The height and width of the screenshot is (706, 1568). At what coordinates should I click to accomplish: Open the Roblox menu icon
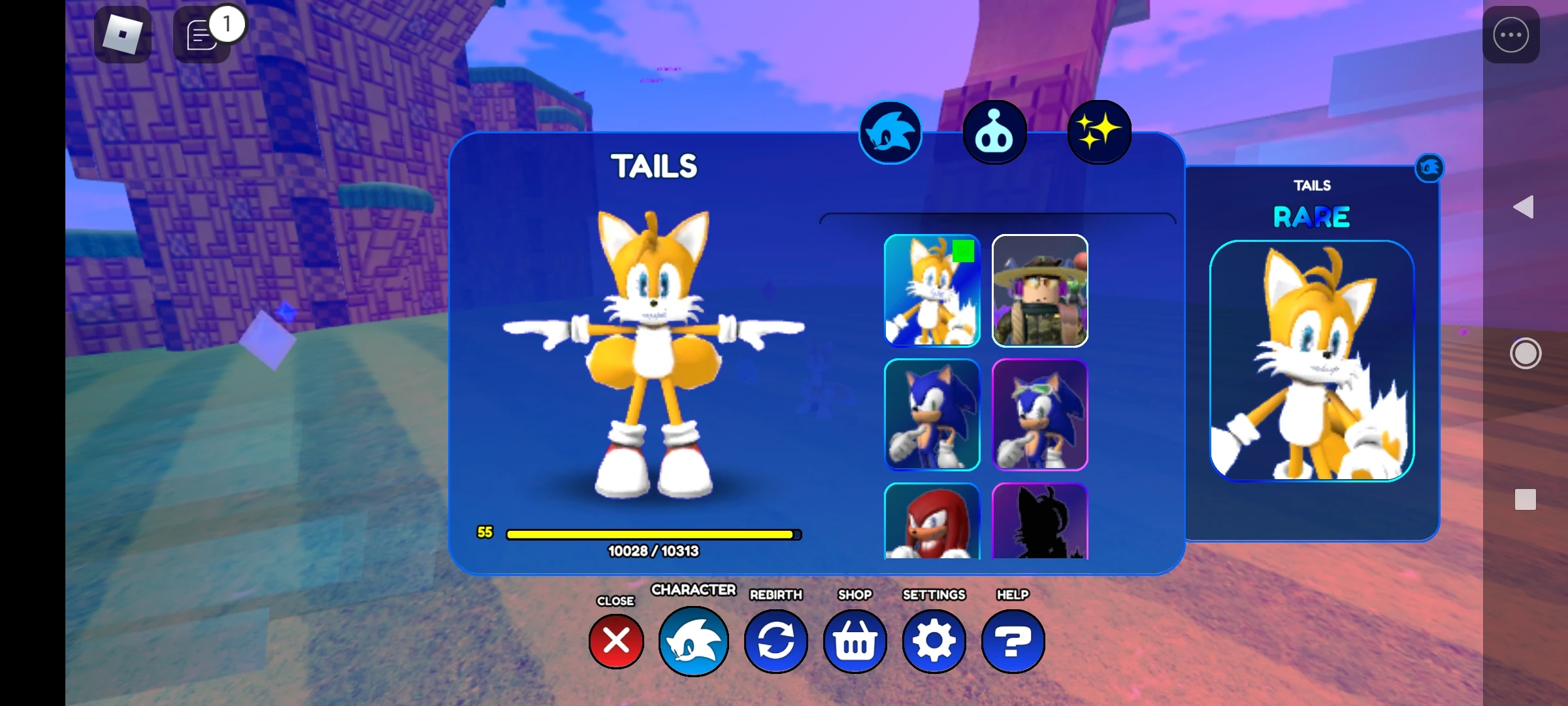point(123,34)
